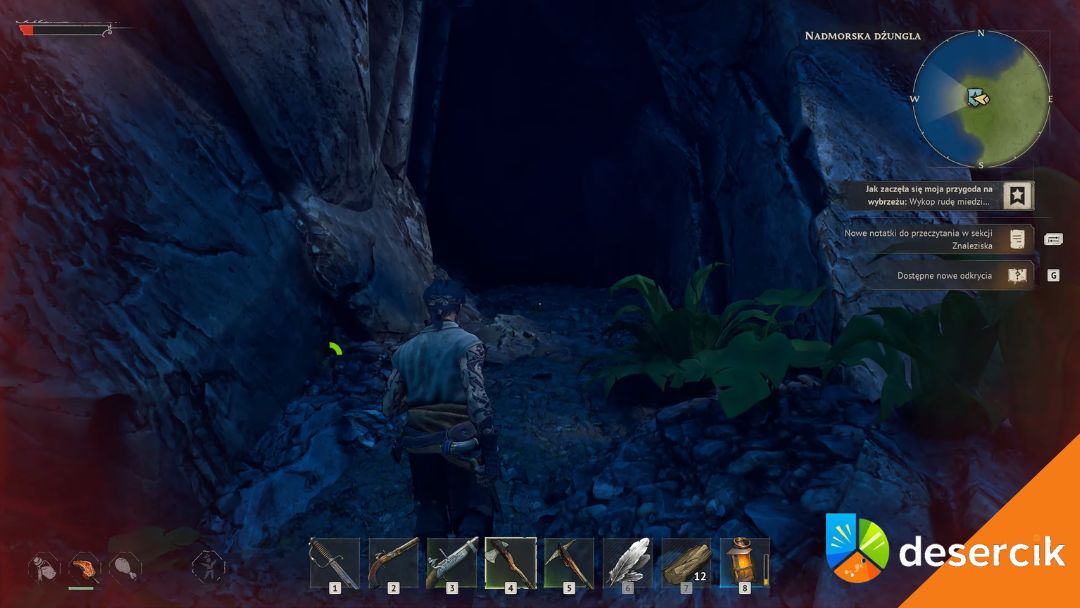Open the circular minimap
This screenshot has width=1080, height=608.
coord(981,99)
